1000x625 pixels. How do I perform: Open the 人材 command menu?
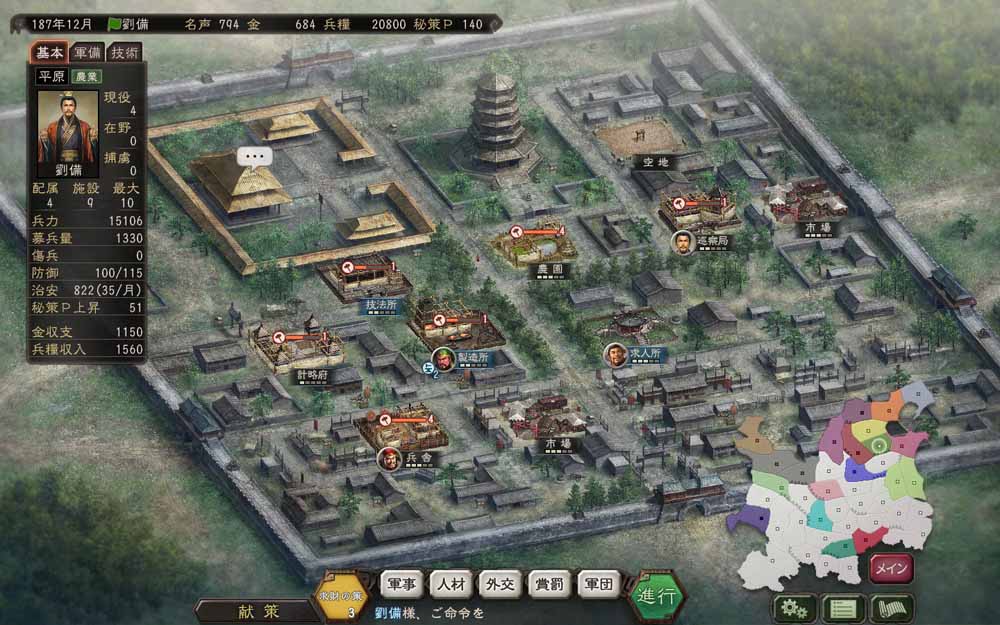453,584
